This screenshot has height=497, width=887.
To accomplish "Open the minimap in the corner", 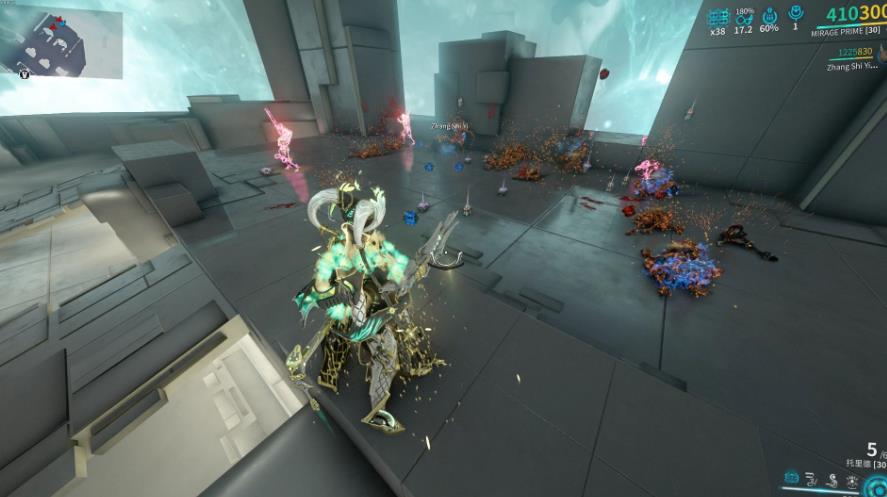I will tap(62, 40).
